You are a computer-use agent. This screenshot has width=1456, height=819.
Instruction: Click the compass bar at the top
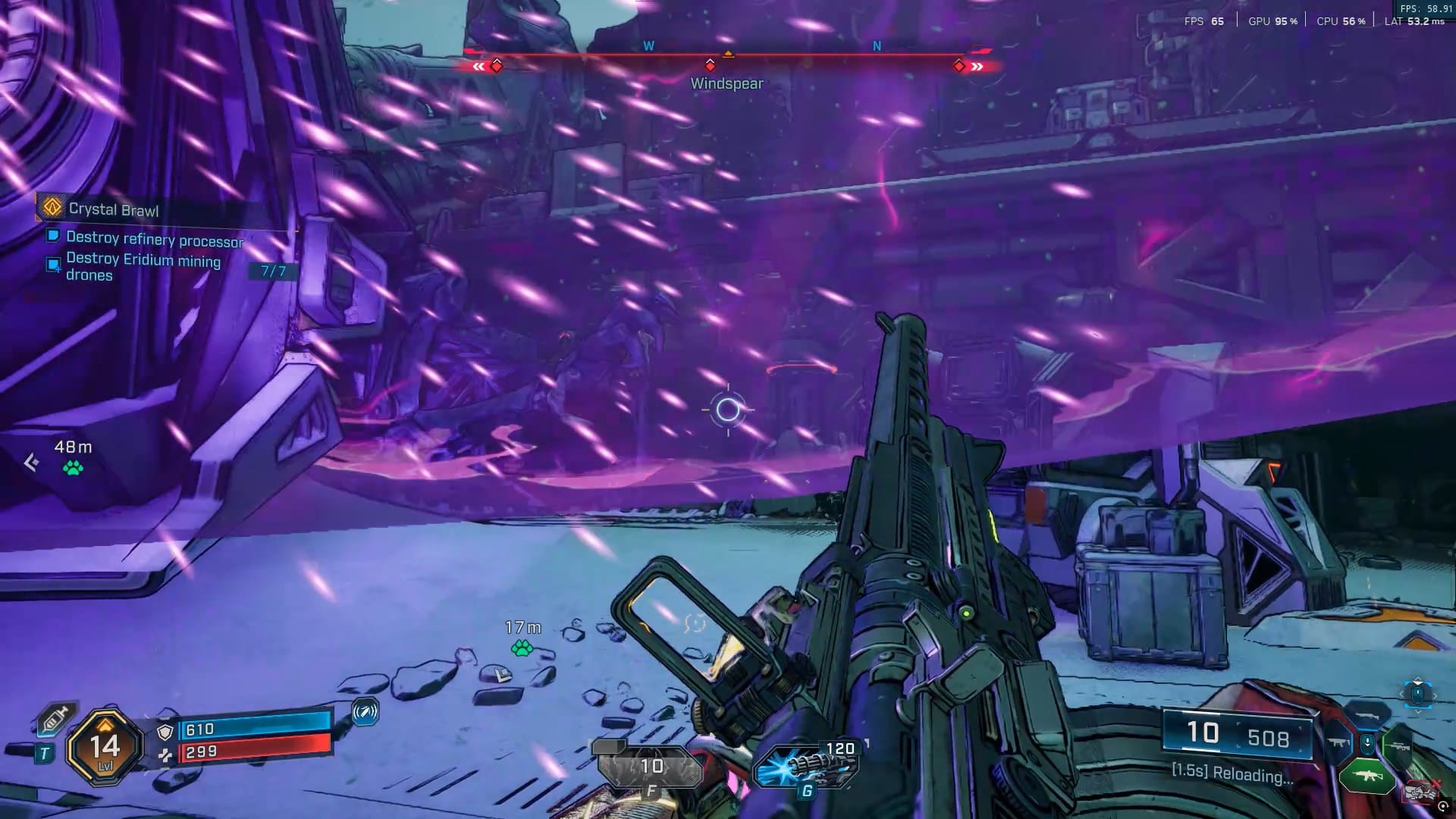click(728, 55)
